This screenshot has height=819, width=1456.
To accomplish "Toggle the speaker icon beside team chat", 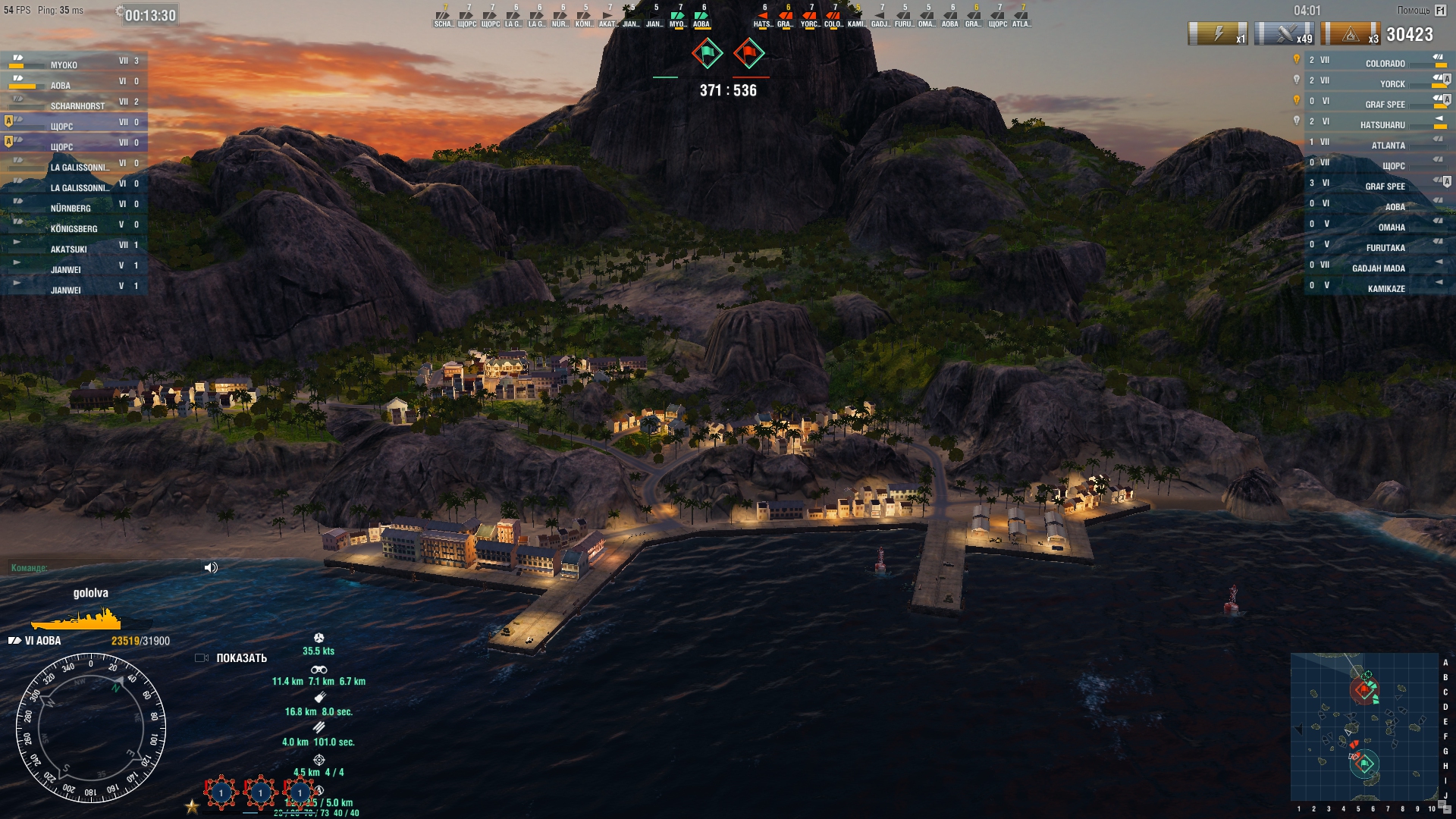I will (x=211, y=568).
